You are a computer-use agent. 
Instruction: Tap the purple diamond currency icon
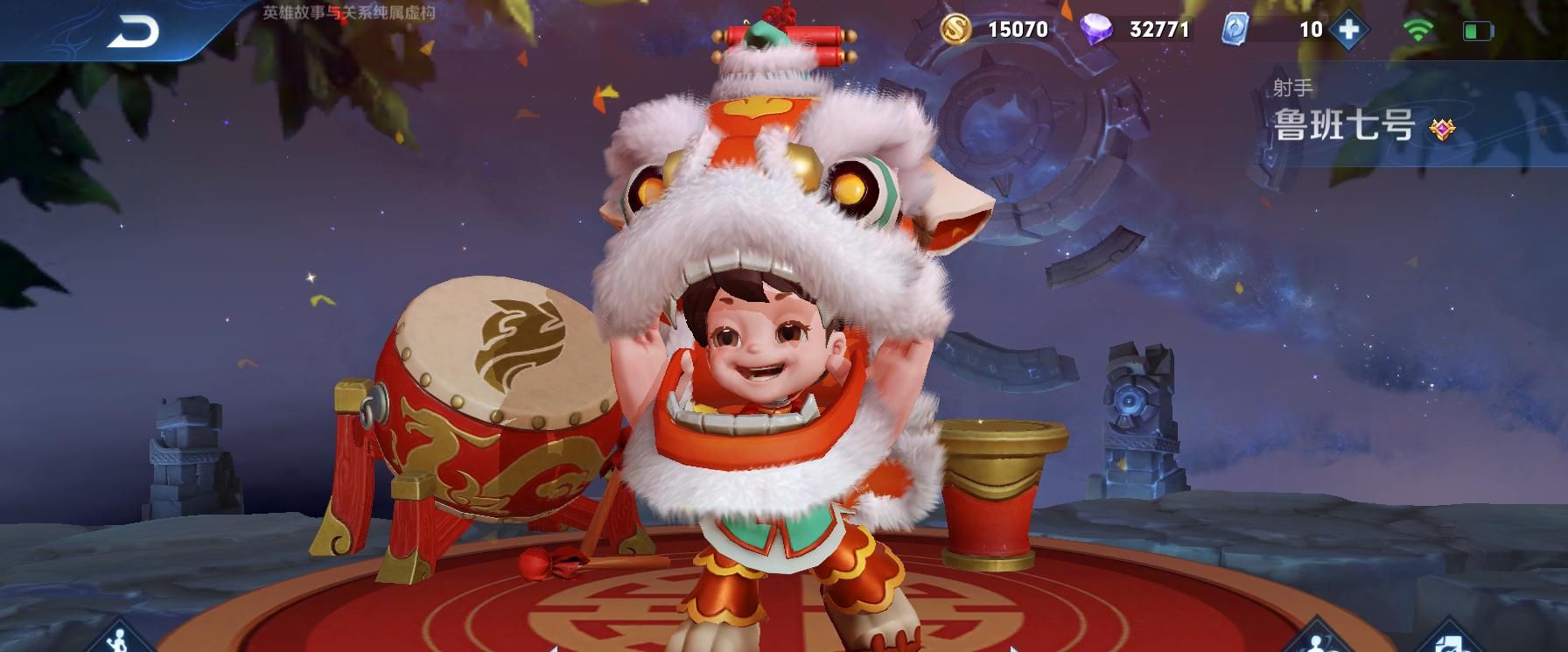pos(1095,30)
